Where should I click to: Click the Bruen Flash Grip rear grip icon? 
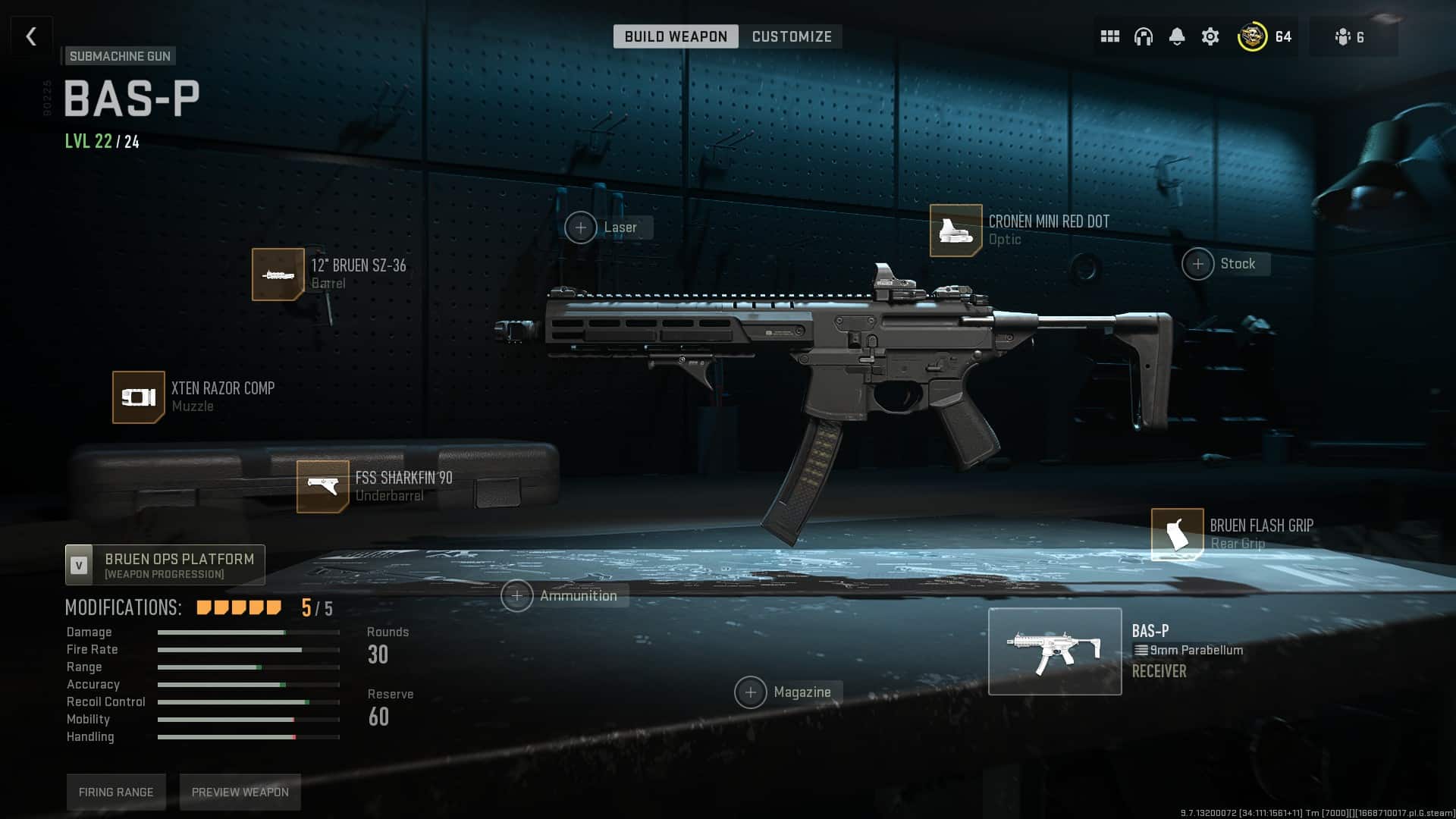click(1177, 535)
